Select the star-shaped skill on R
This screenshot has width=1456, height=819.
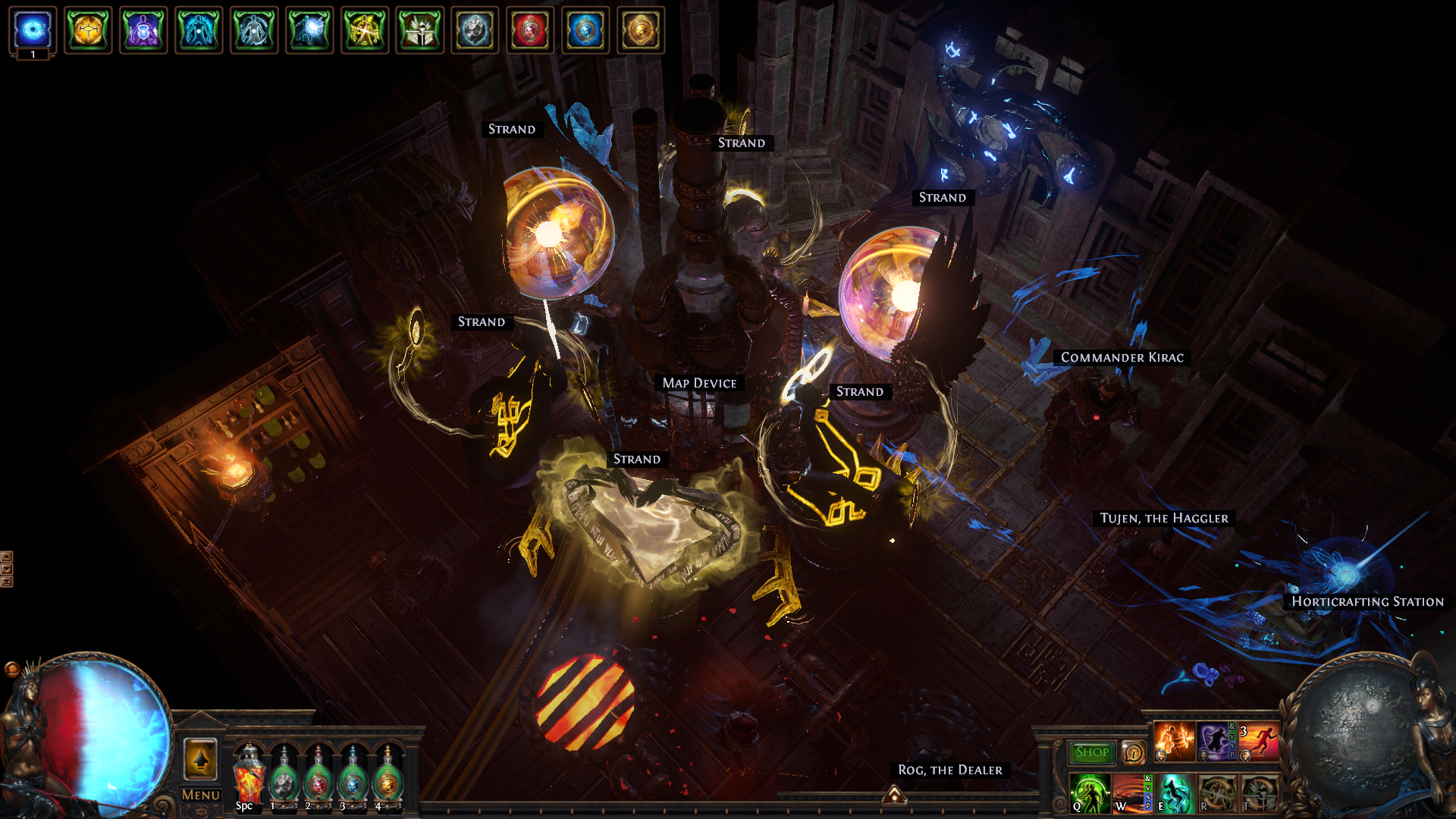coord(1216,793)
